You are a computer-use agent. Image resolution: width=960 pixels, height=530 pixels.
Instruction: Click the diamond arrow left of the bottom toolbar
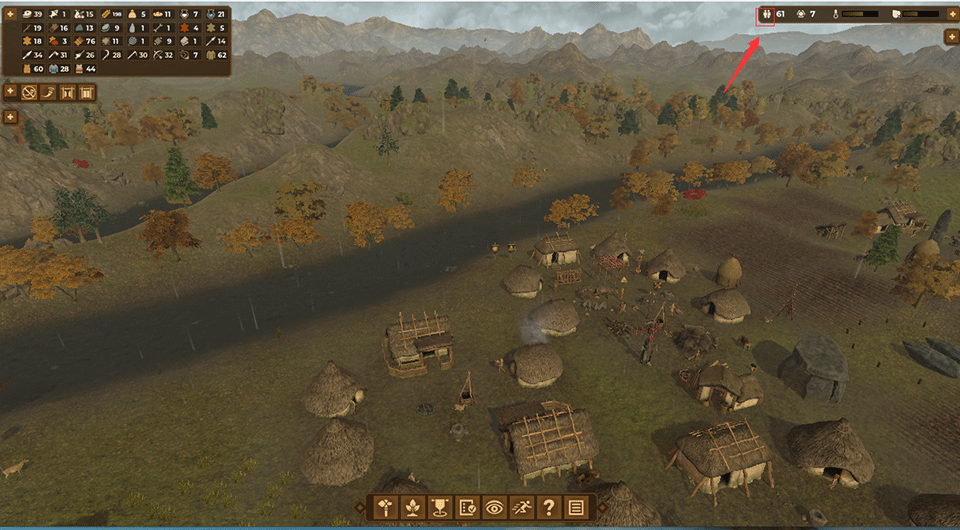click(360, 507)
